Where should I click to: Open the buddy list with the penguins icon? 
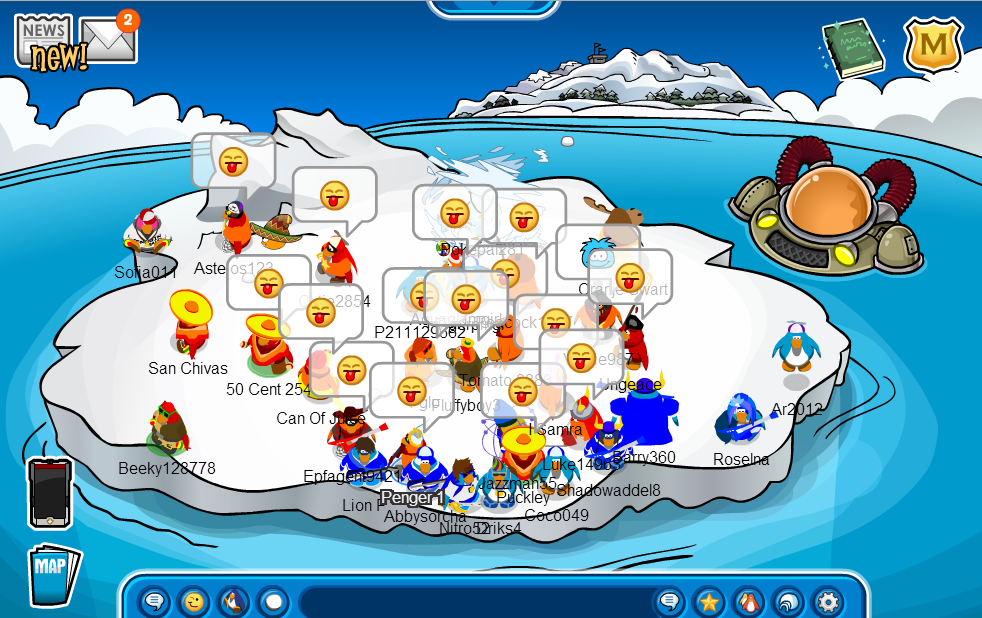(x=748, y=602)
